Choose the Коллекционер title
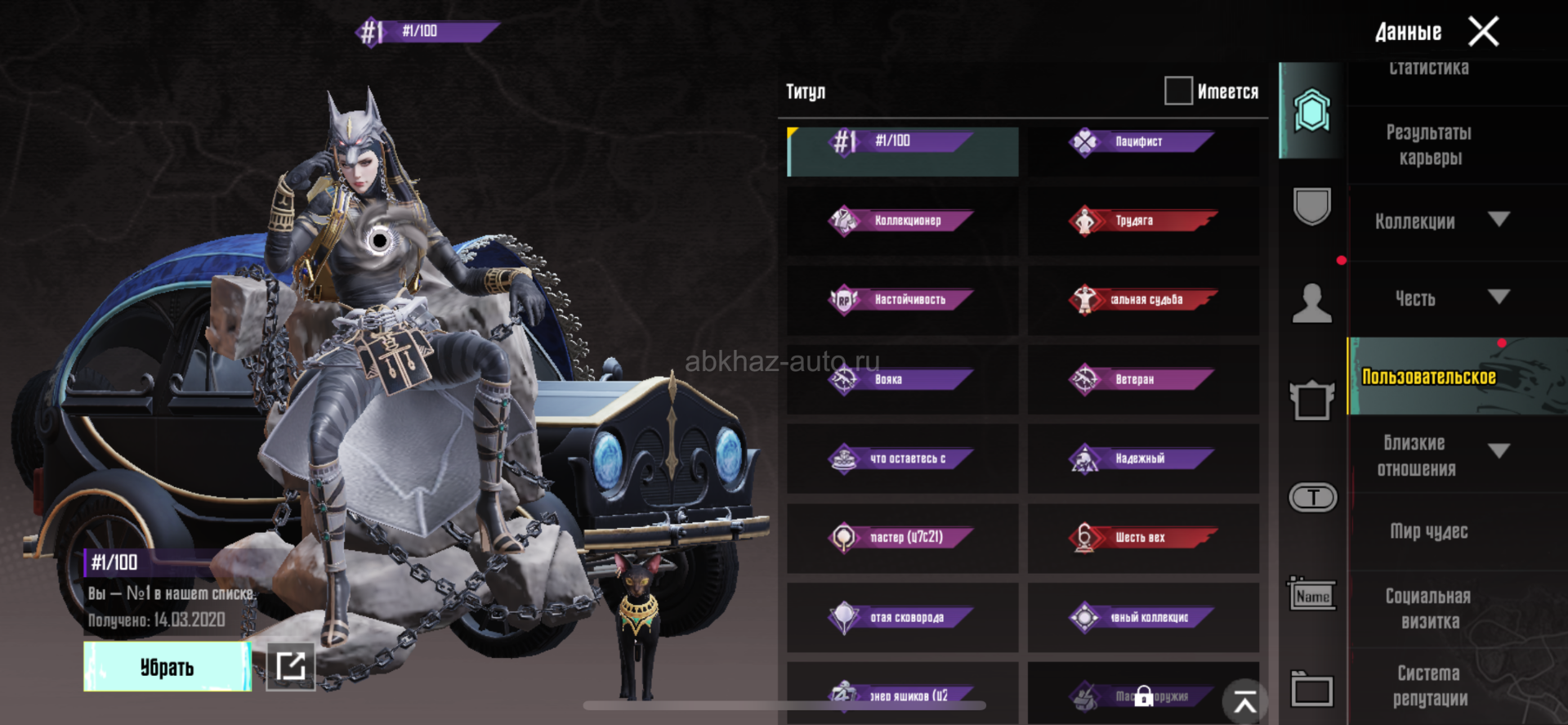The image size is (1568, 725). pos(902,221)
